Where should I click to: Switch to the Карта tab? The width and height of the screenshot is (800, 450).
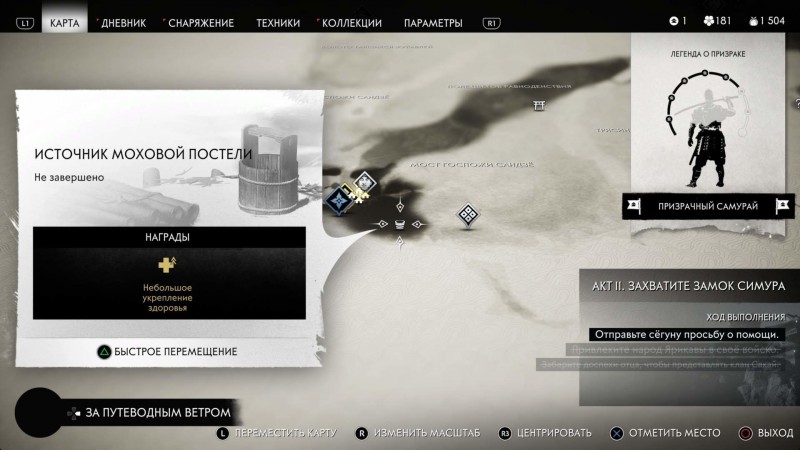[x=65, y=23]
